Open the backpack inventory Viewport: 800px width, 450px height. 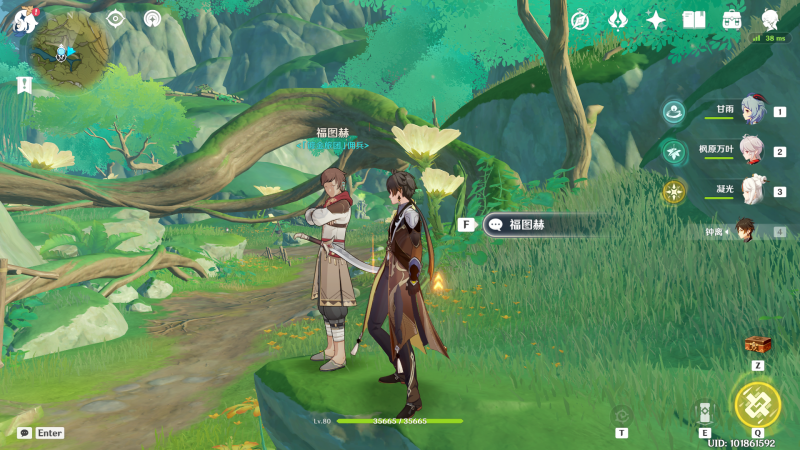point(732,20)
